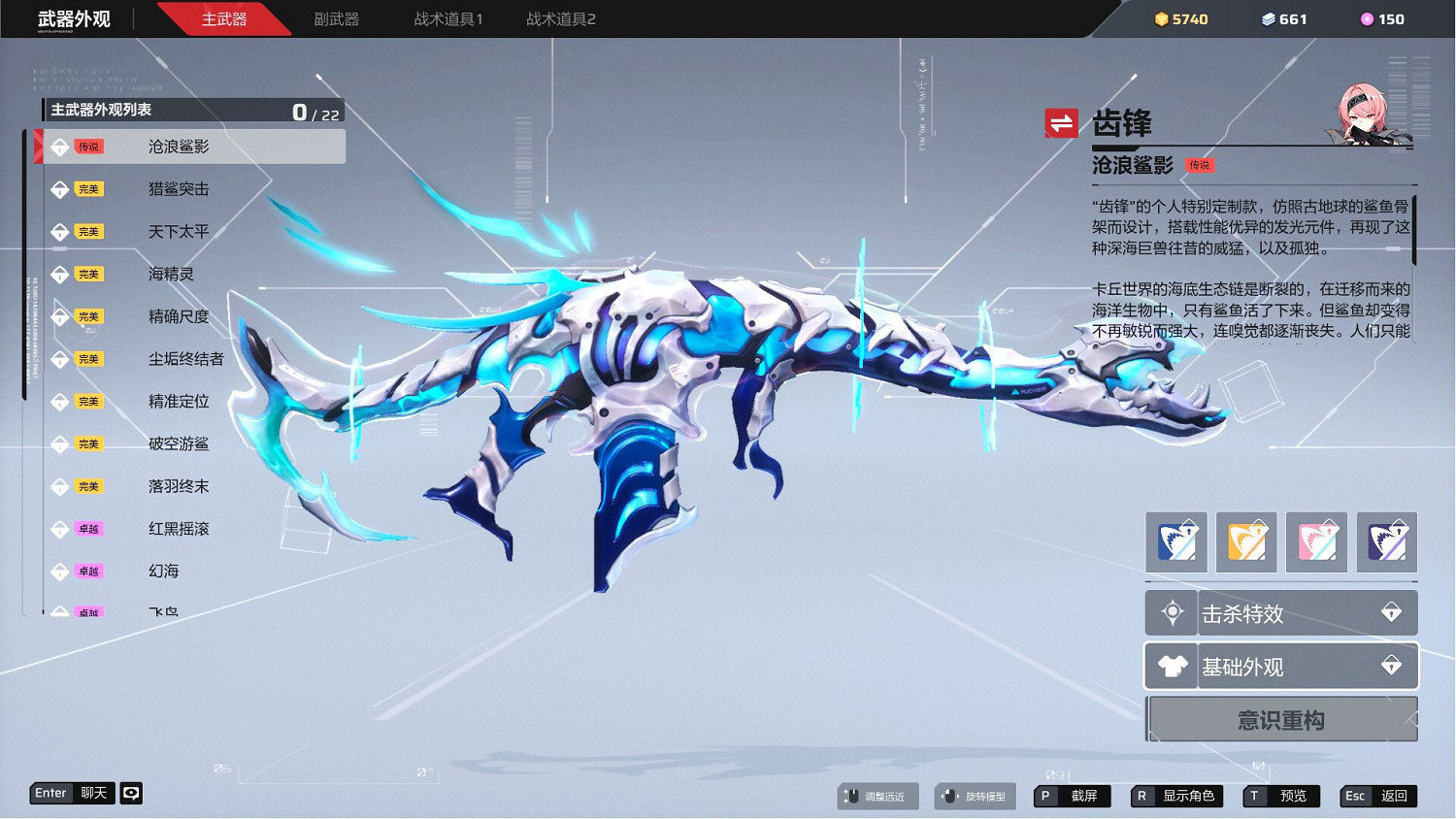
Task: Click the shirt icon beside 基础外观
Action: click(x=1172, y=666)
